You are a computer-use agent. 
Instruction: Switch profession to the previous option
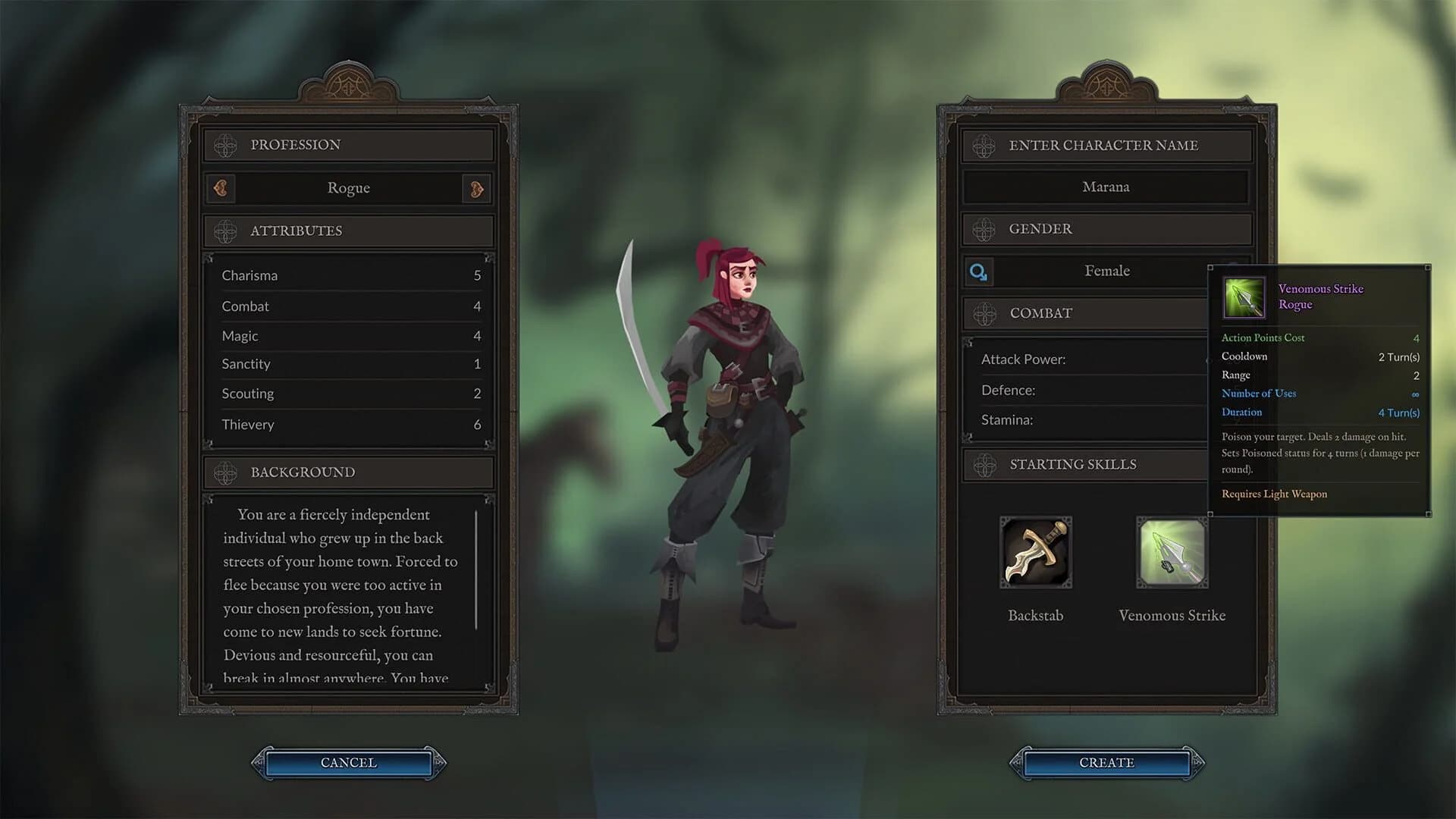point(221,188)
